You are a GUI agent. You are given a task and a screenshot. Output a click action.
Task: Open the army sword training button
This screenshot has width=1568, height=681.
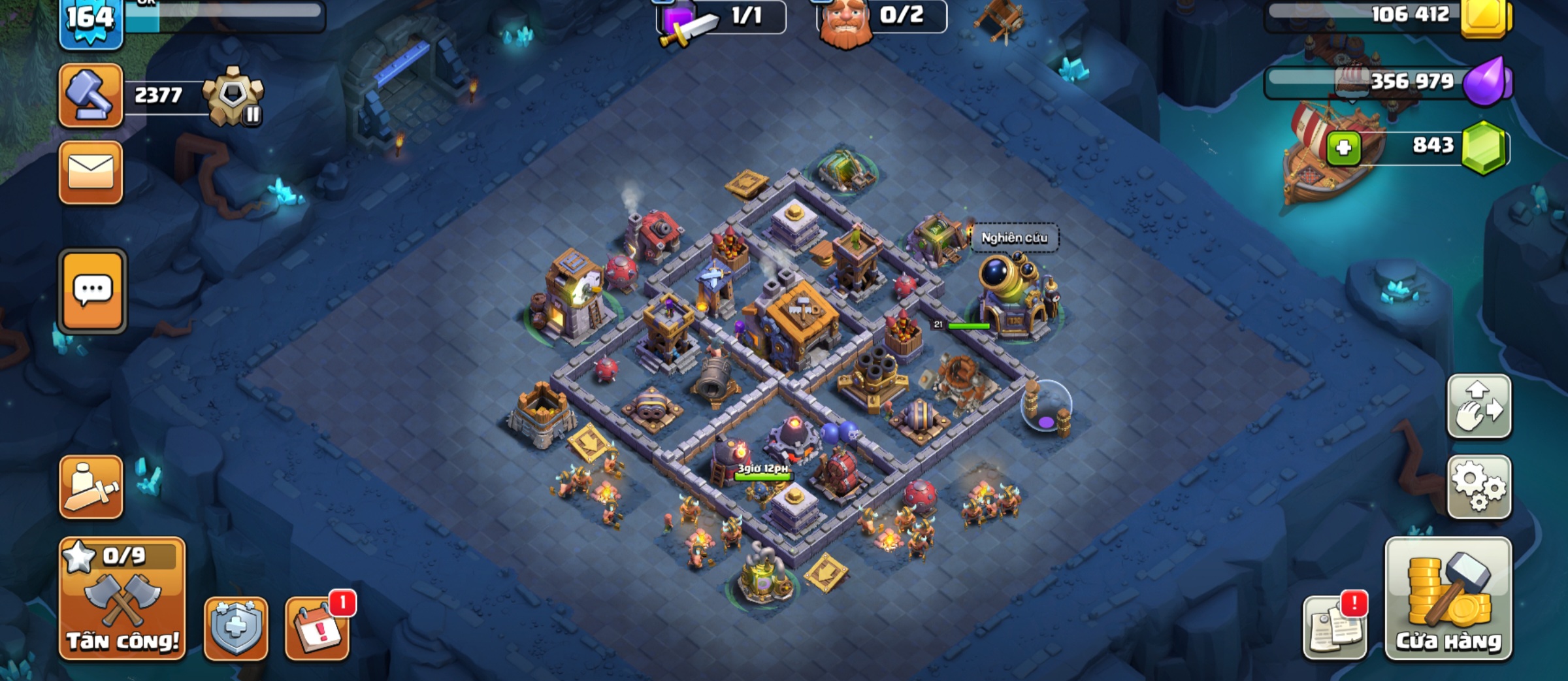point(91,488)
